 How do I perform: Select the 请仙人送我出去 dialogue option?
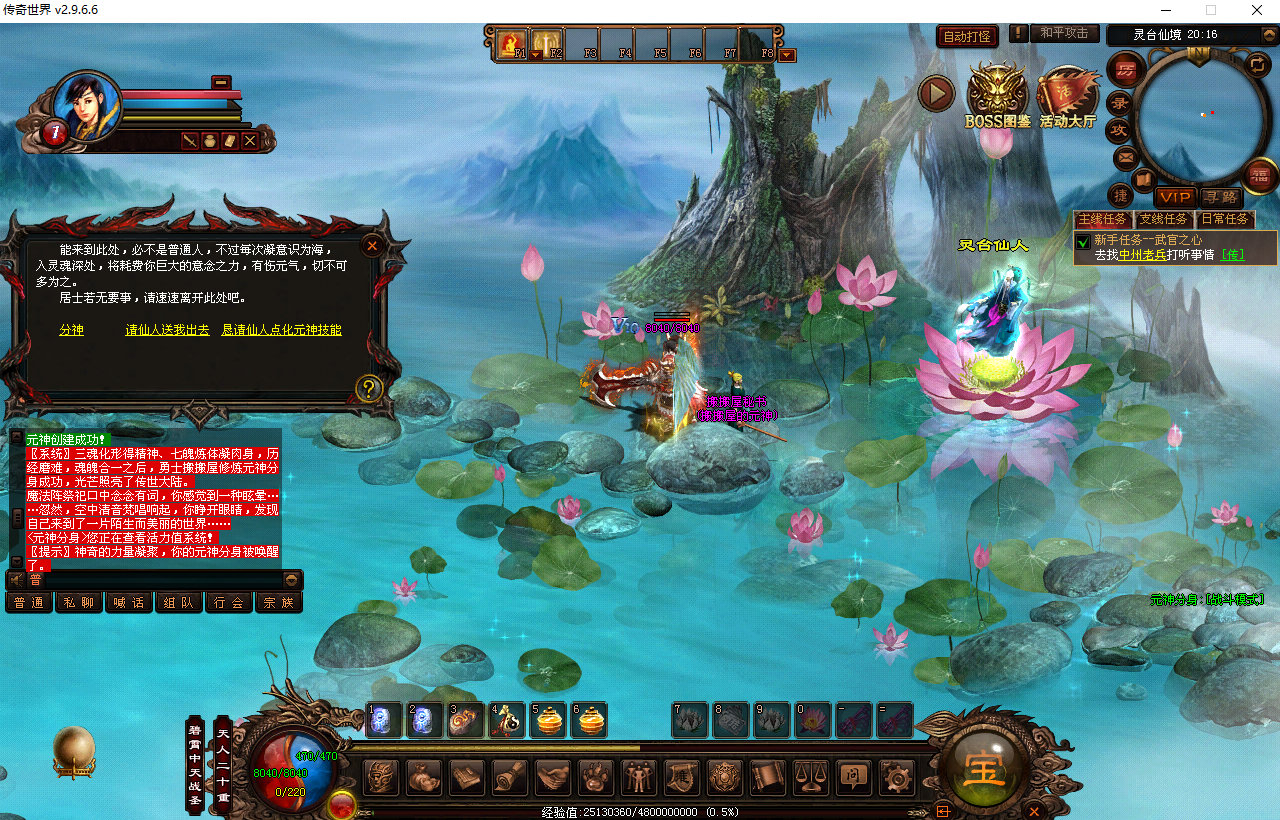[x=167, y=330]
